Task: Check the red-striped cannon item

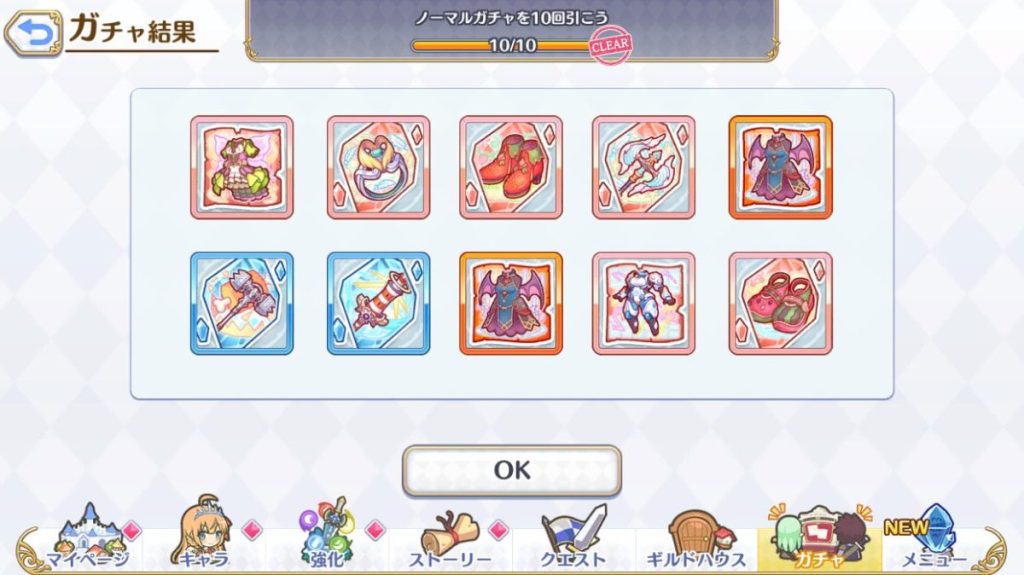Action: 378,303
